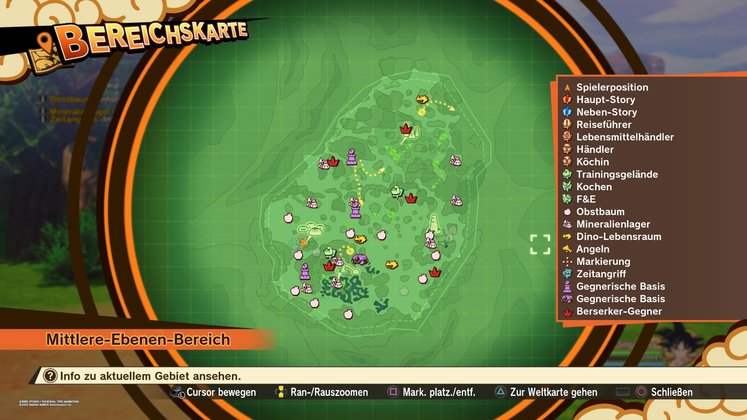747x420 pixels.
Task: Choose Obstbaum in the map legend
Action: 601,212
